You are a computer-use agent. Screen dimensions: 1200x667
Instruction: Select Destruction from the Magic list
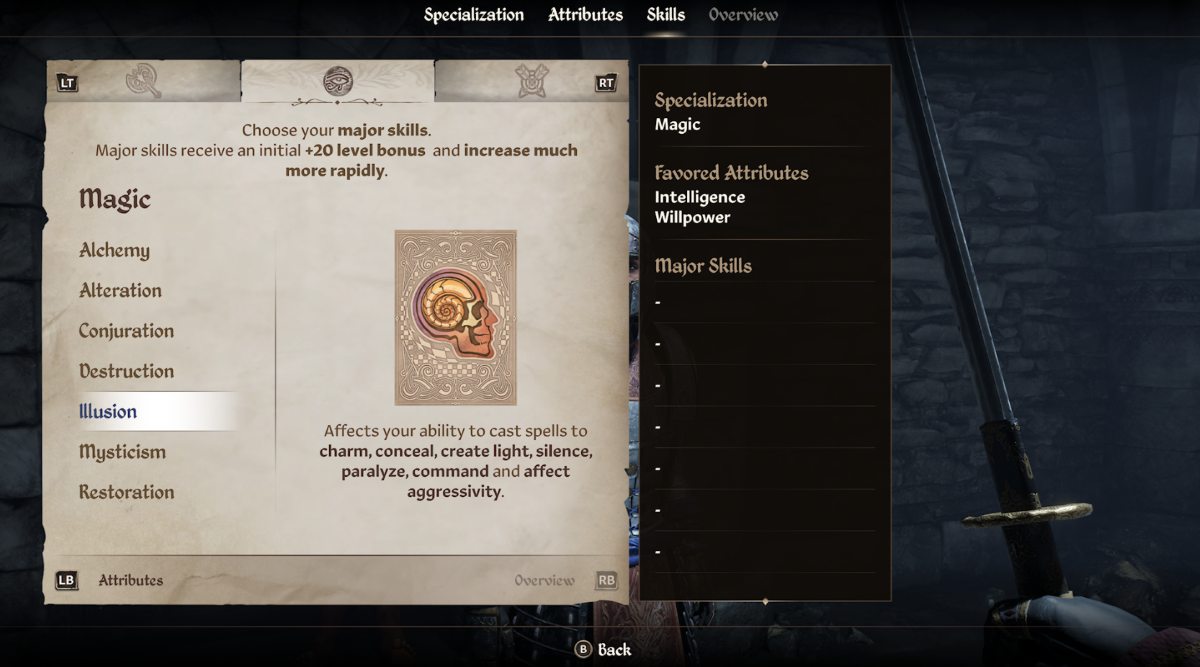126,371
